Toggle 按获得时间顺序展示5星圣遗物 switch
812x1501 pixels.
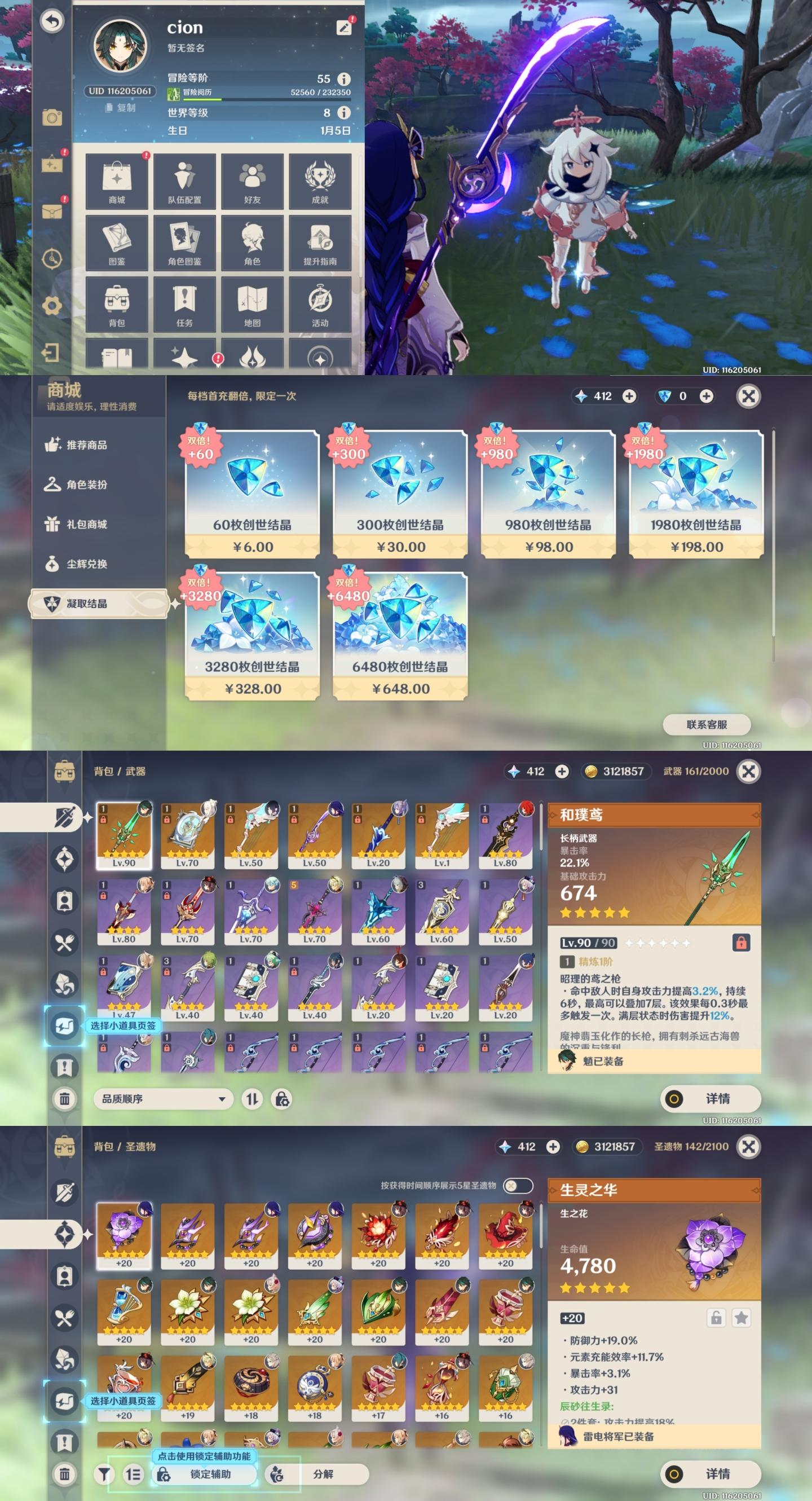point(517,1185)
